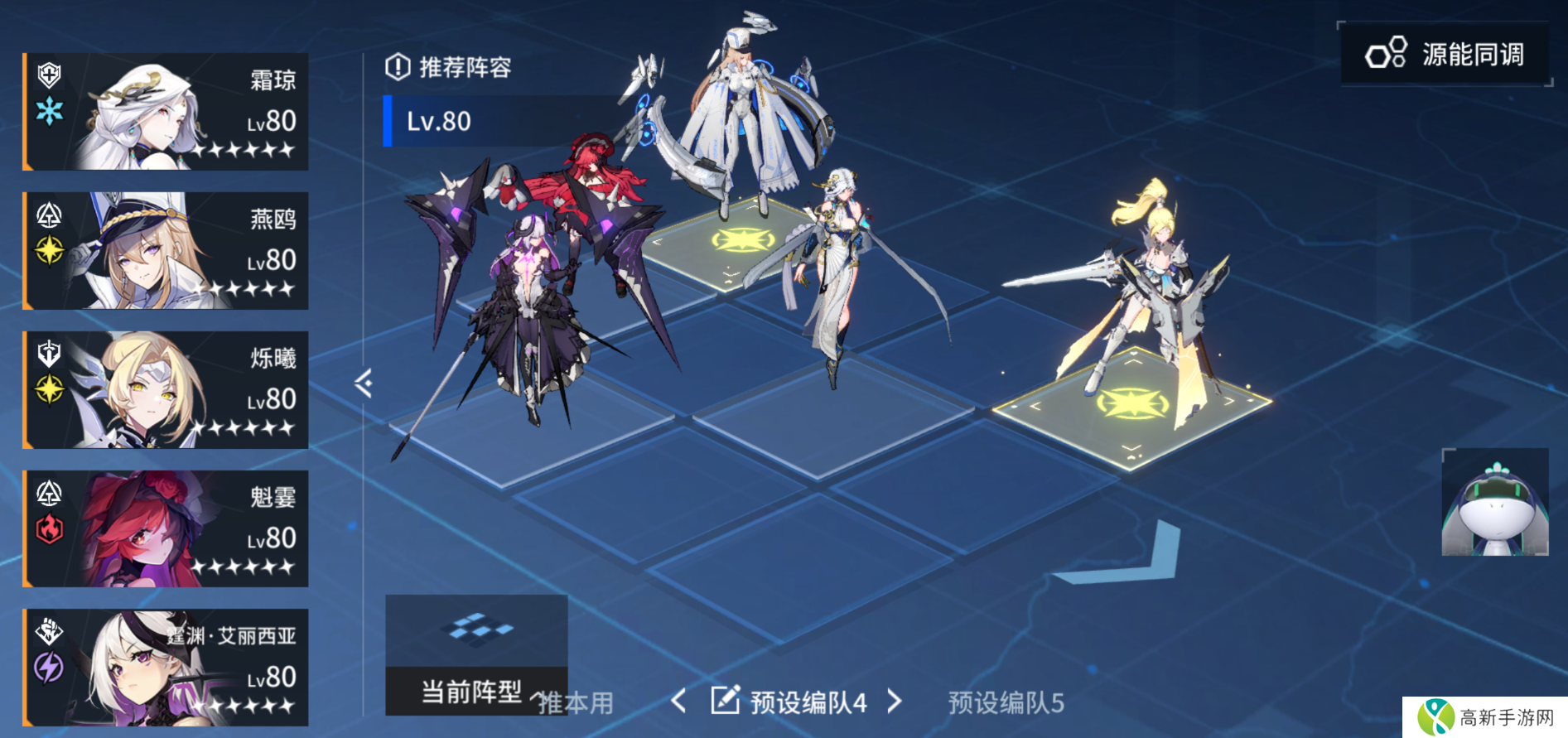The height and width of the screenshot is (738, 1568).
Task: Click the edit pencil icon beside 预设编队4
Action: [x=726, y=700]
